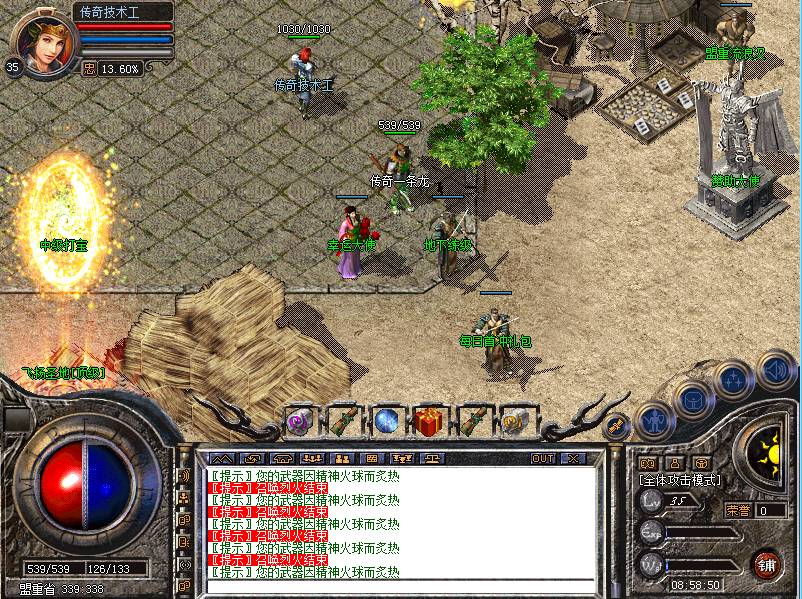Open the red 铺 shop button
This screenshot has width=802, height=599.
click(x=766, y=563)
